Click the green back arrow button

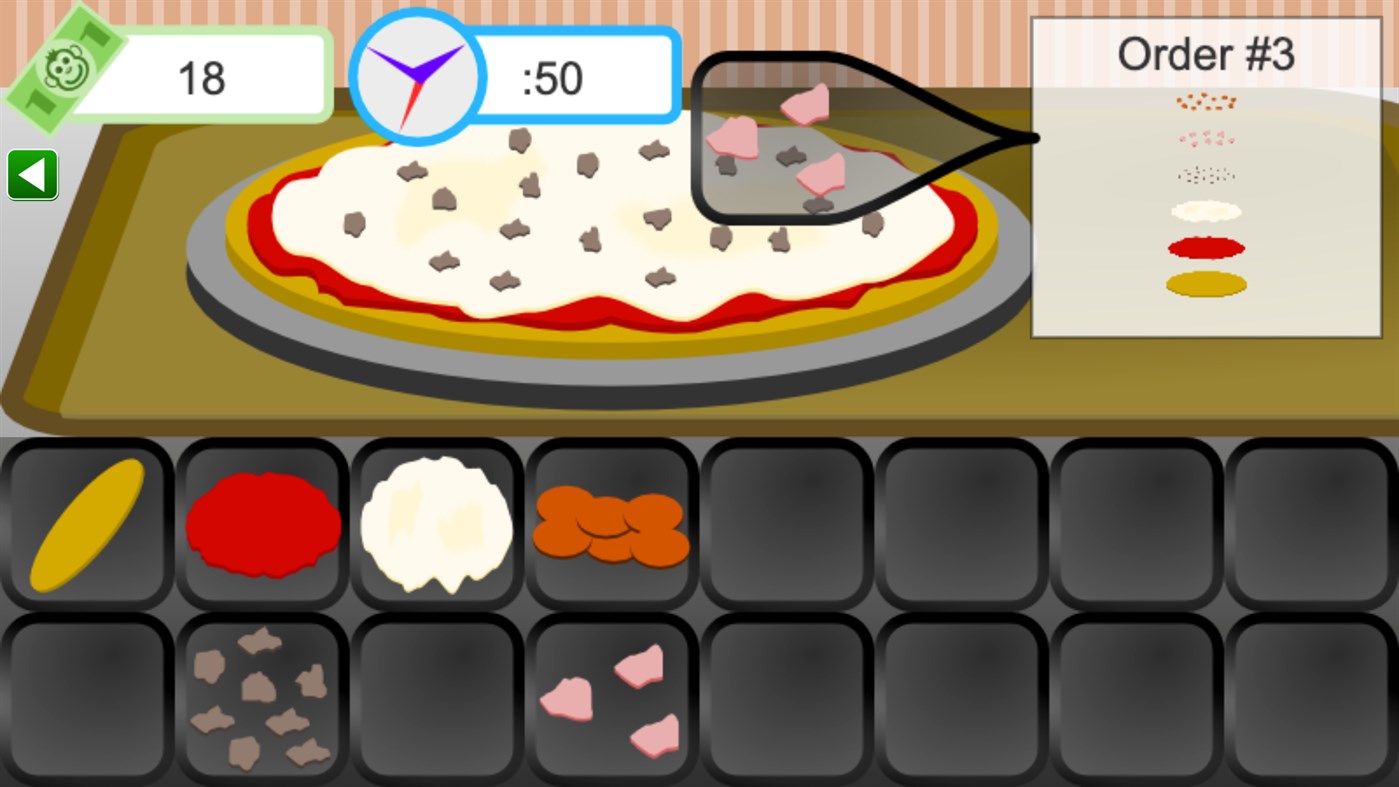[32, 173]
